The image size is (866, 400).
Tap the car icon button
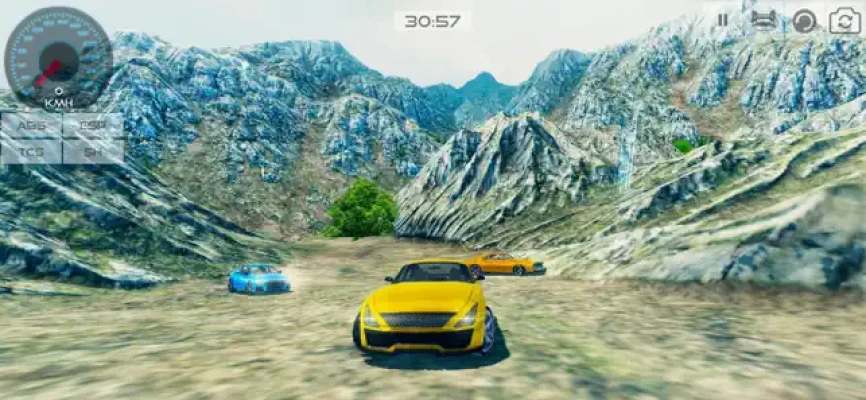point(763,19)
